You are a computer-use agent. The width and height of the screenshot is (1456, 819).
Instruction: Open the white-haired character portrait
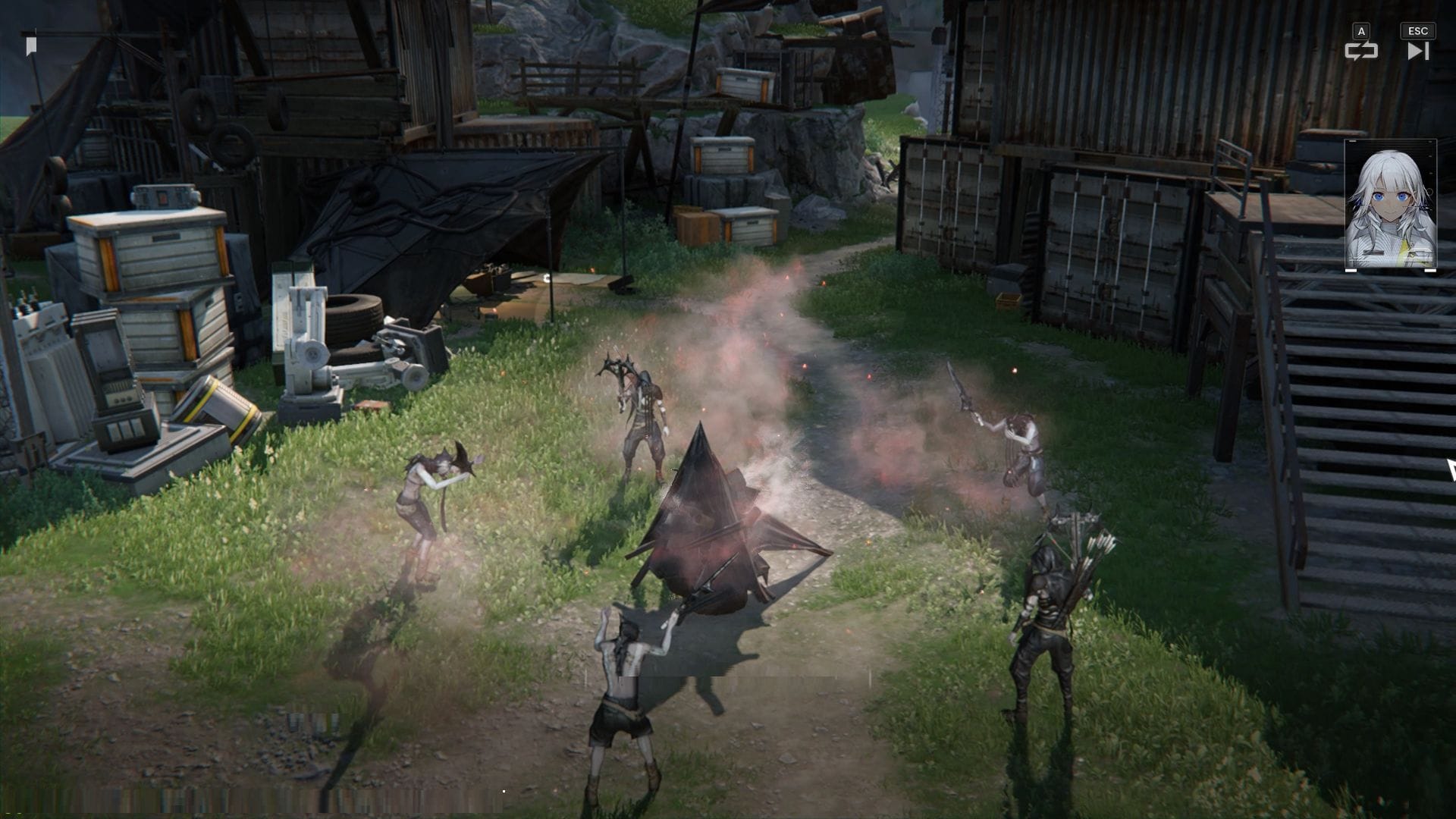point(1388,205)
